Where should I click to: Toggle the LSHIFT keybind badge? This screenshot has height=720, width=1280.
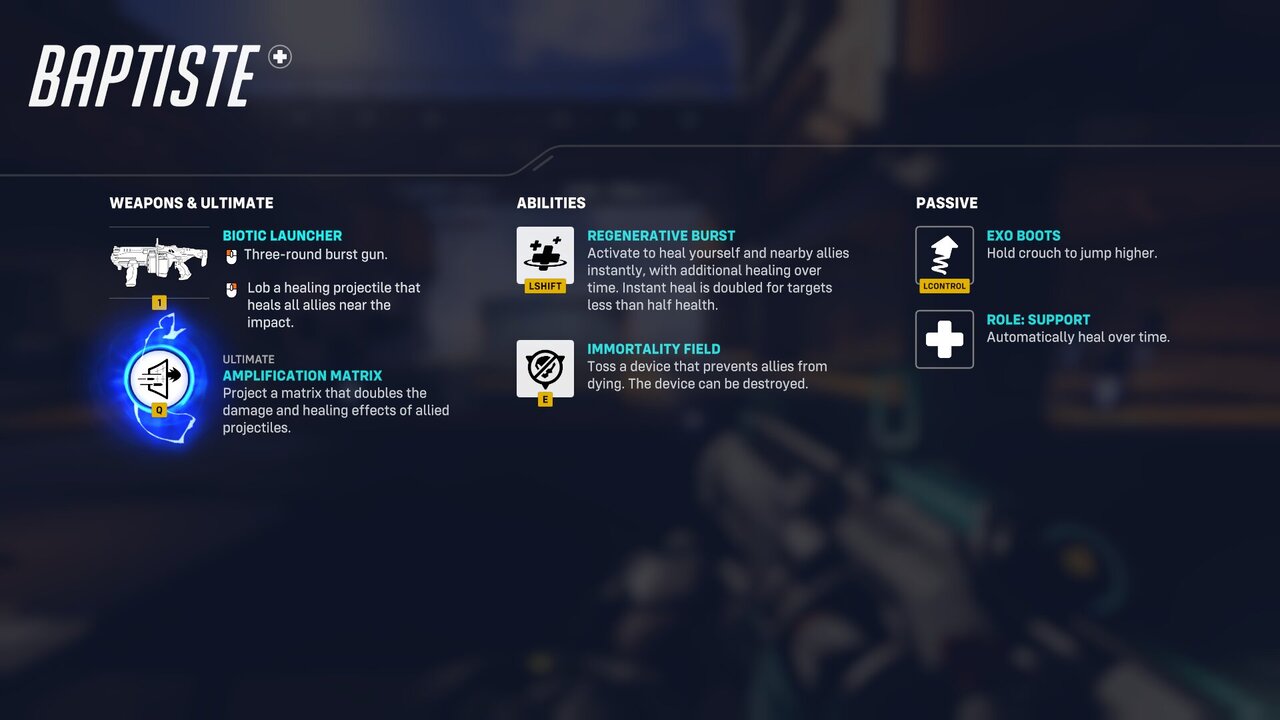coord(544,286)
